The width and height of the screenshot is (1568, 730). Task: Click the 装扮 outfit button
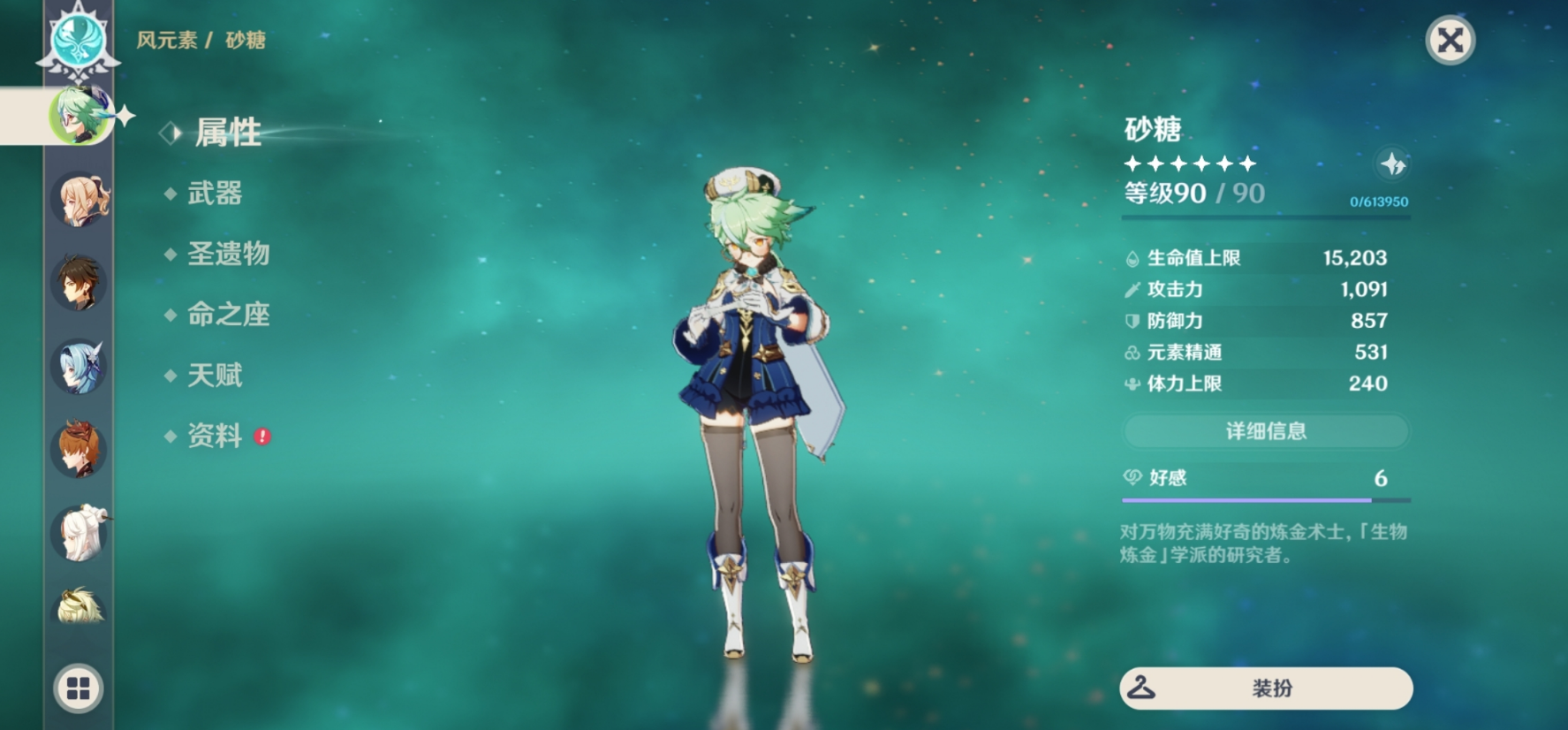(1265, 688)
